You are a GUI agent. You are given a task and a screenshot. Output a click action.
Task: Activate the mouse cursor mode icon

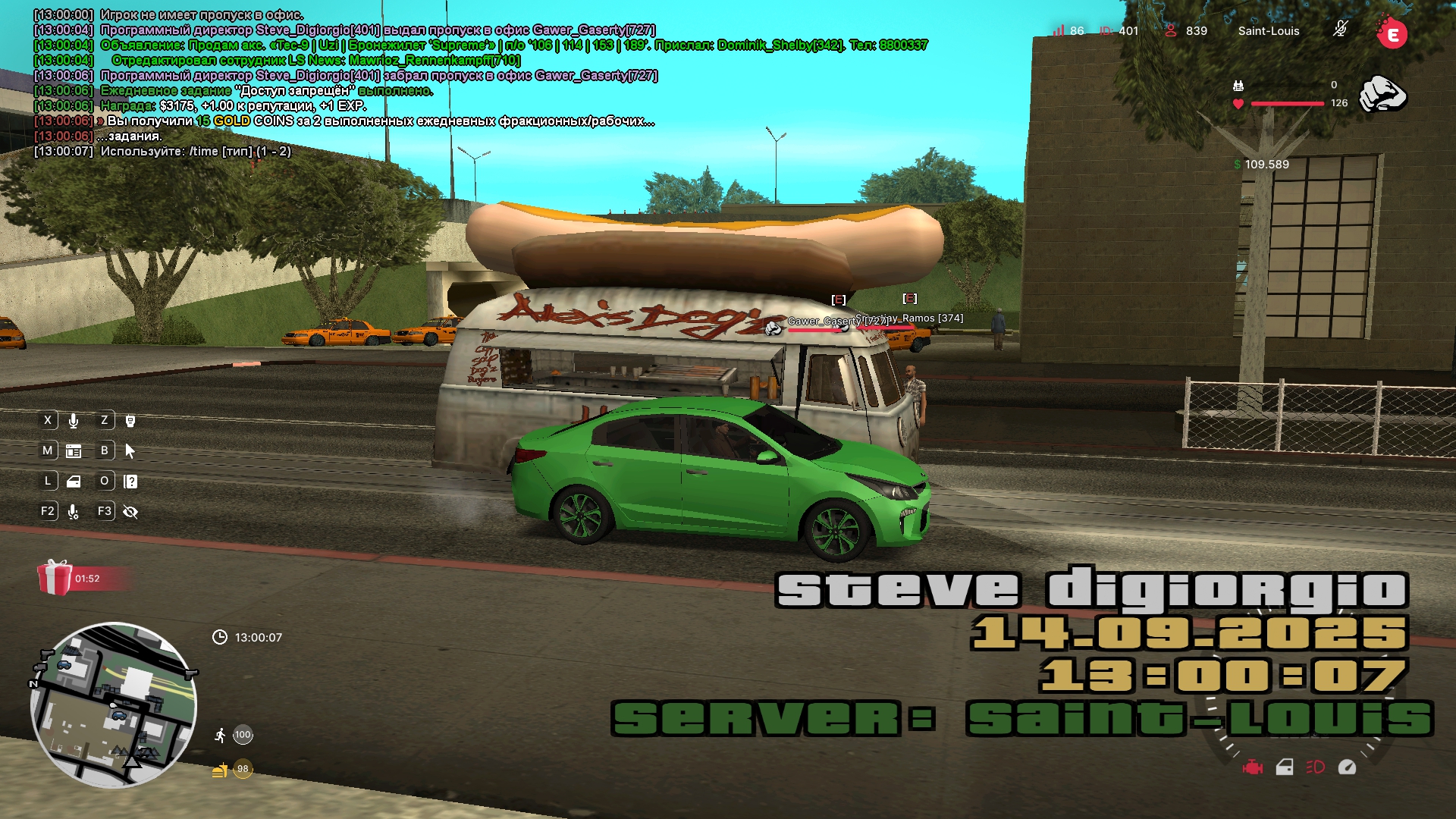pyautogui.click(x=130, y=451)
